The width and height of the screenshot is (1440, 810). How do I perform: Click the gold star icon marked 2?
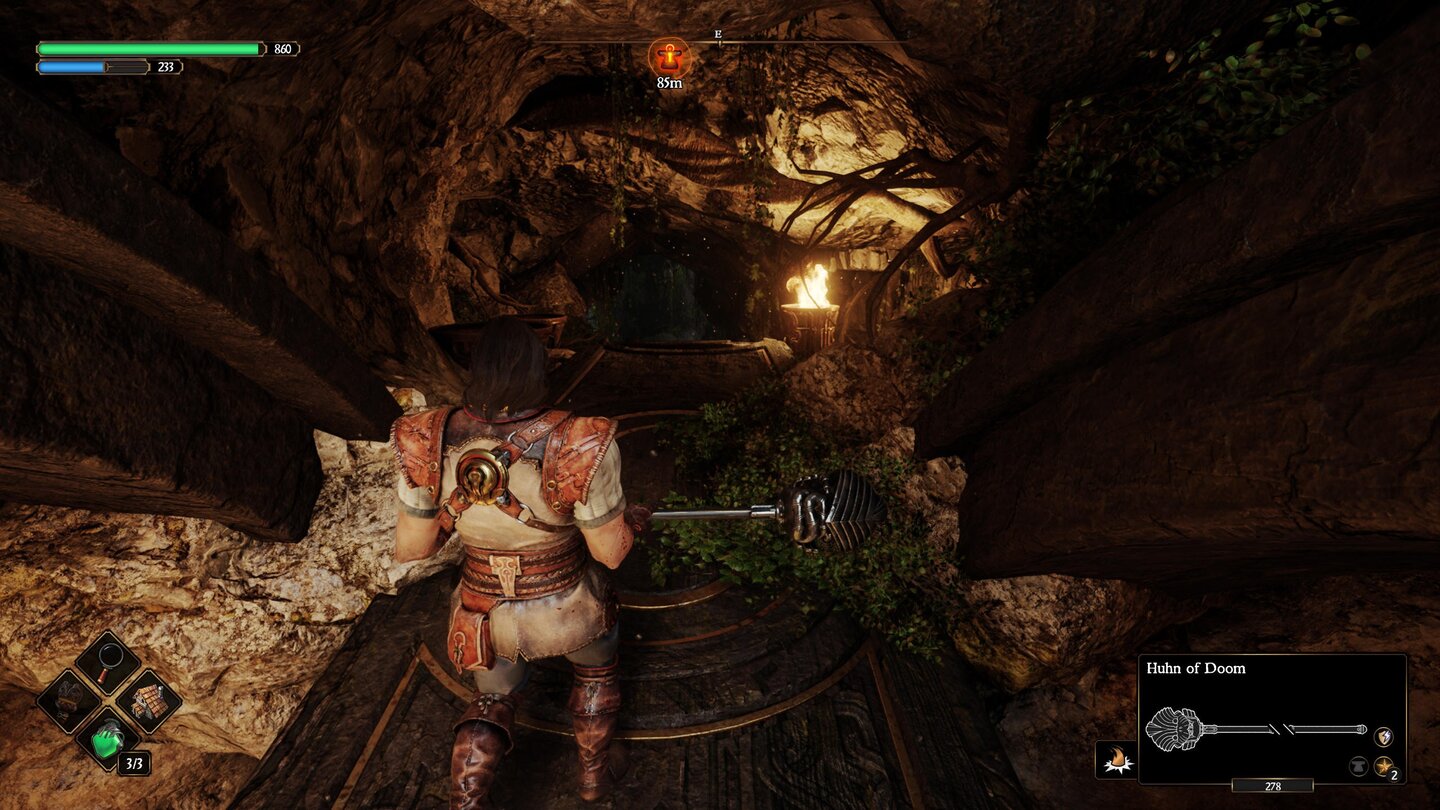point(1383,766)
